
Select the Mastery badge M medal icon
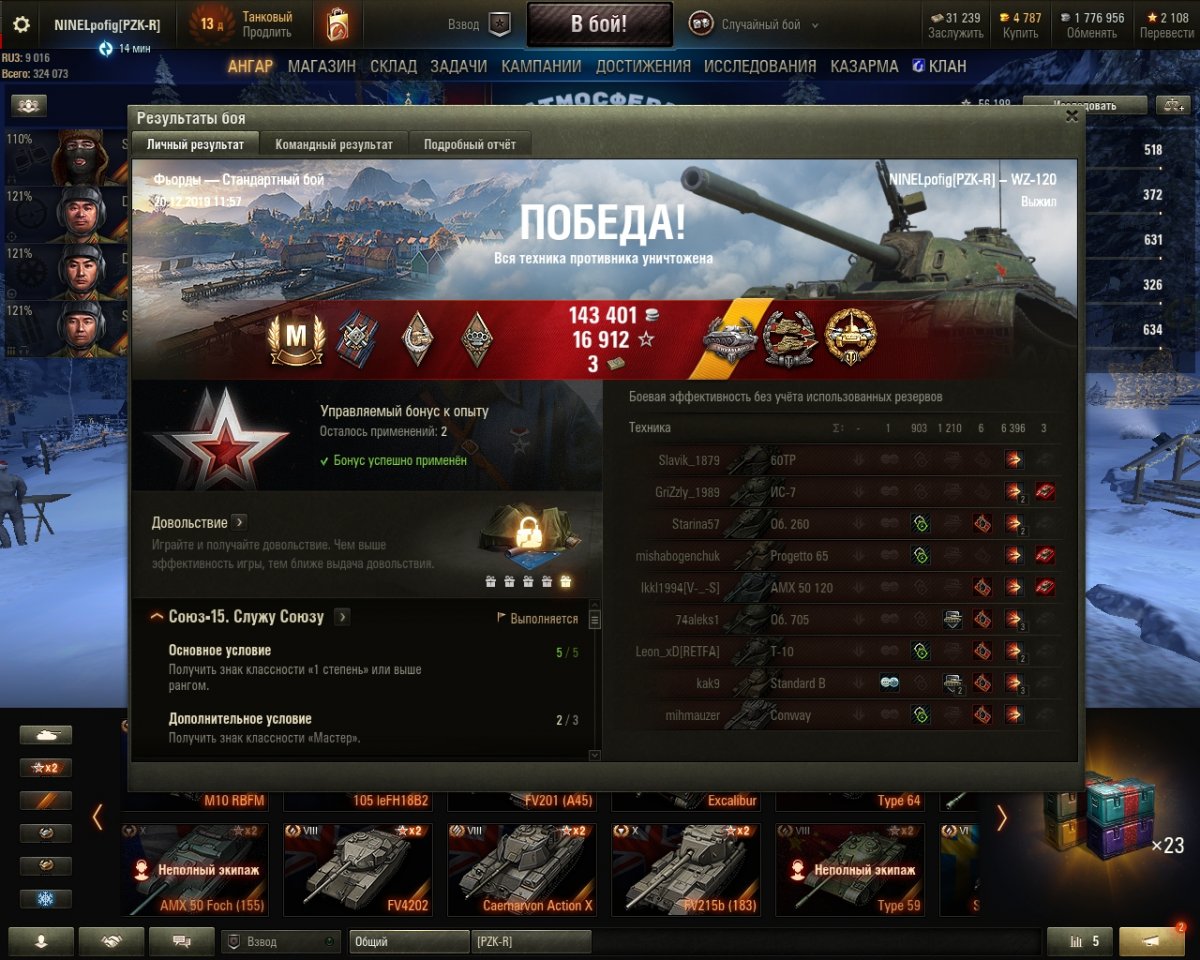(297, 339)
